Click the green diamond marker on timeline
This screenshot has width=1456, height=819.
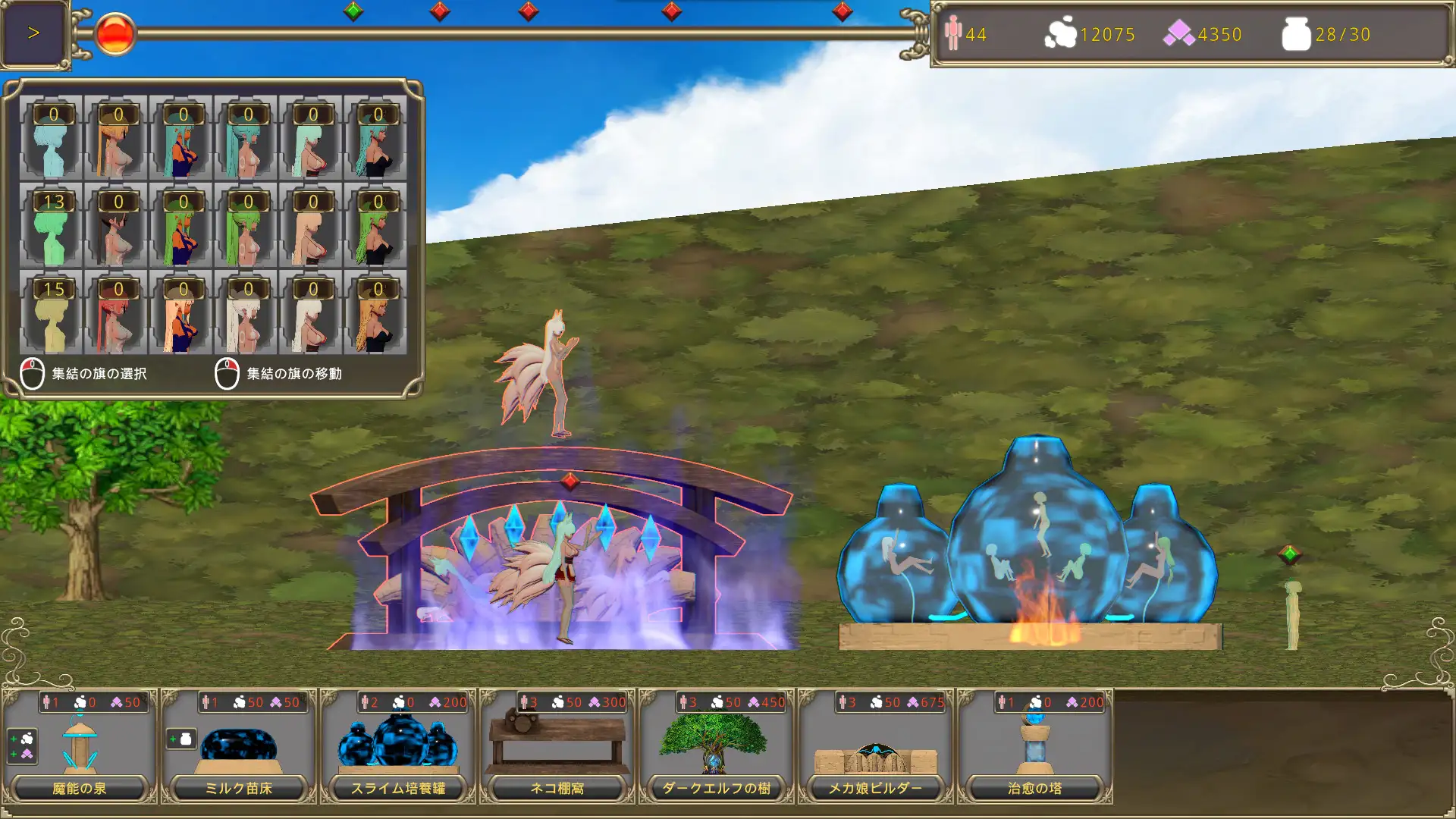coord(353,11)
